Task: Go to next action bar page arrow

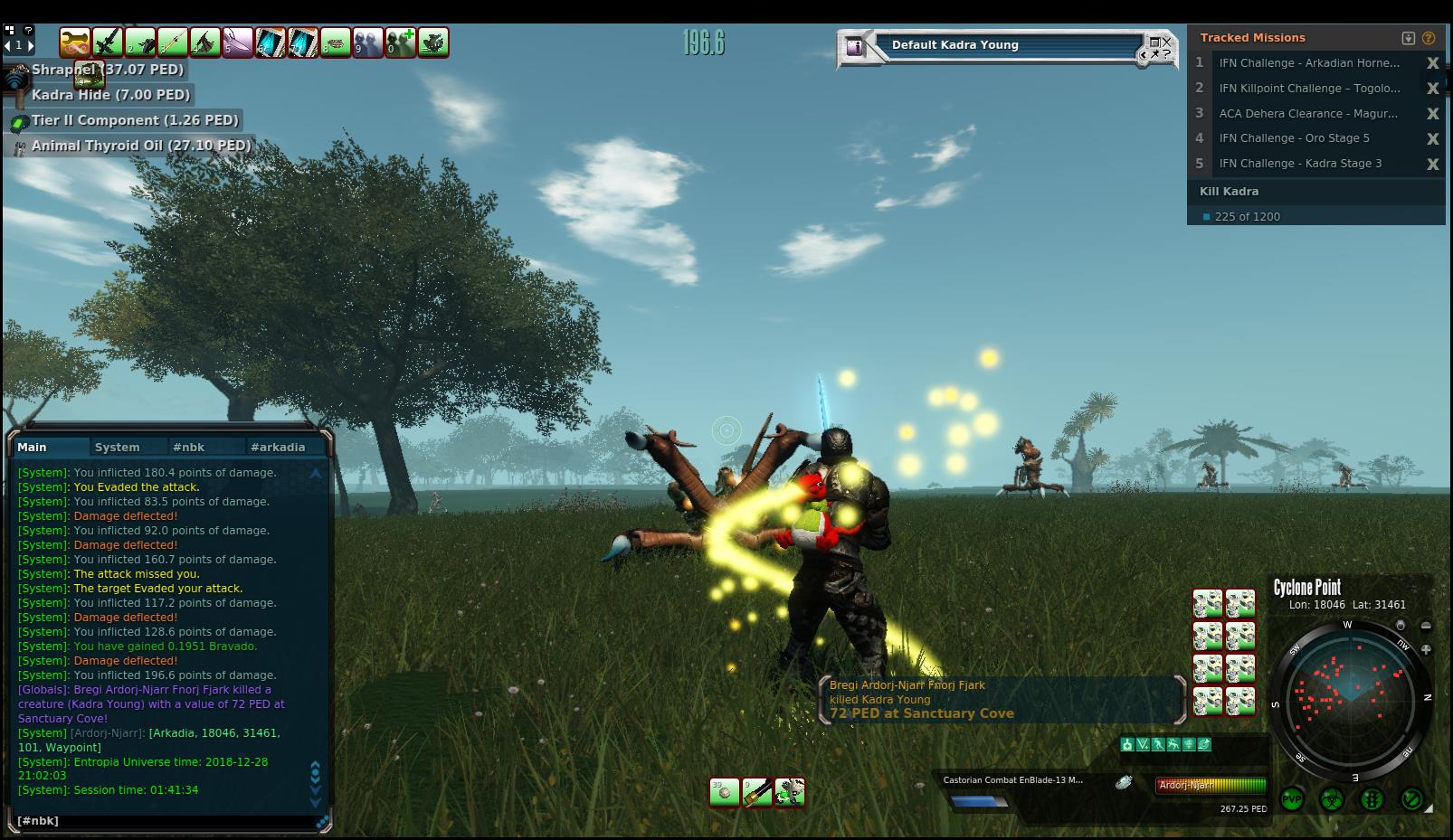Action: pyautogui.click(x=30, y=45)
